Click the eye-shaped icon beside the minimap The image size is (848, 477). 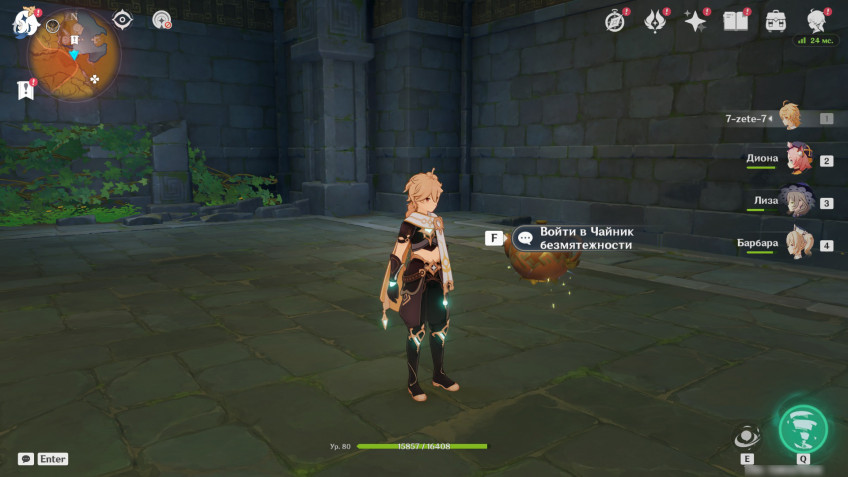[122, 19]
